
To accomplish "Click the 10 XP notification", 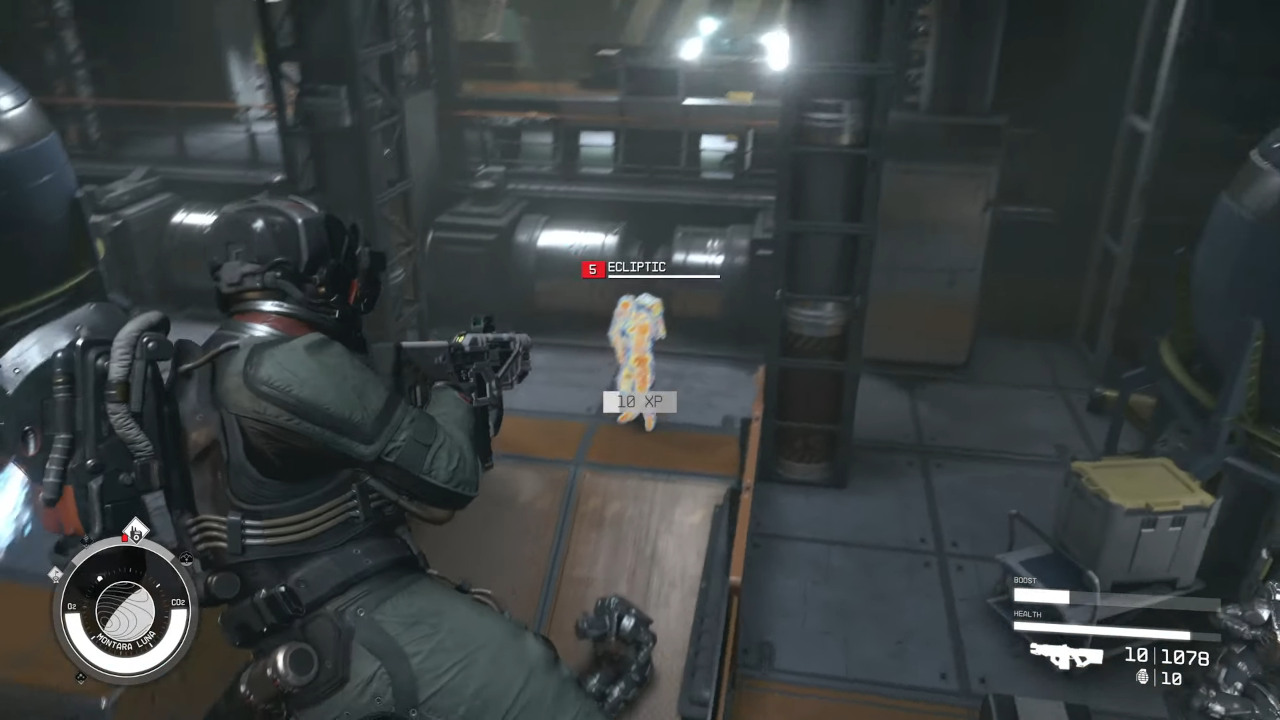I will pos(640,401).
